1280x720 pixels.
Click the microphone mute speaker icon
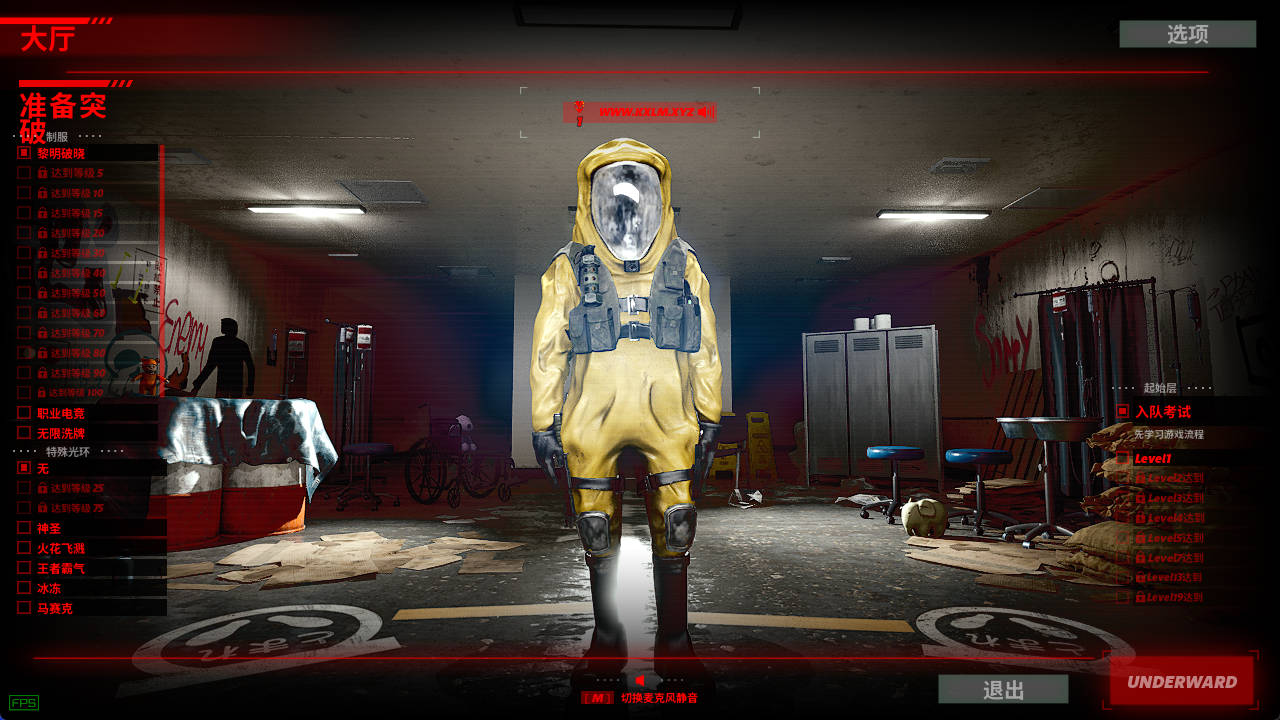(x=639, y=680)
